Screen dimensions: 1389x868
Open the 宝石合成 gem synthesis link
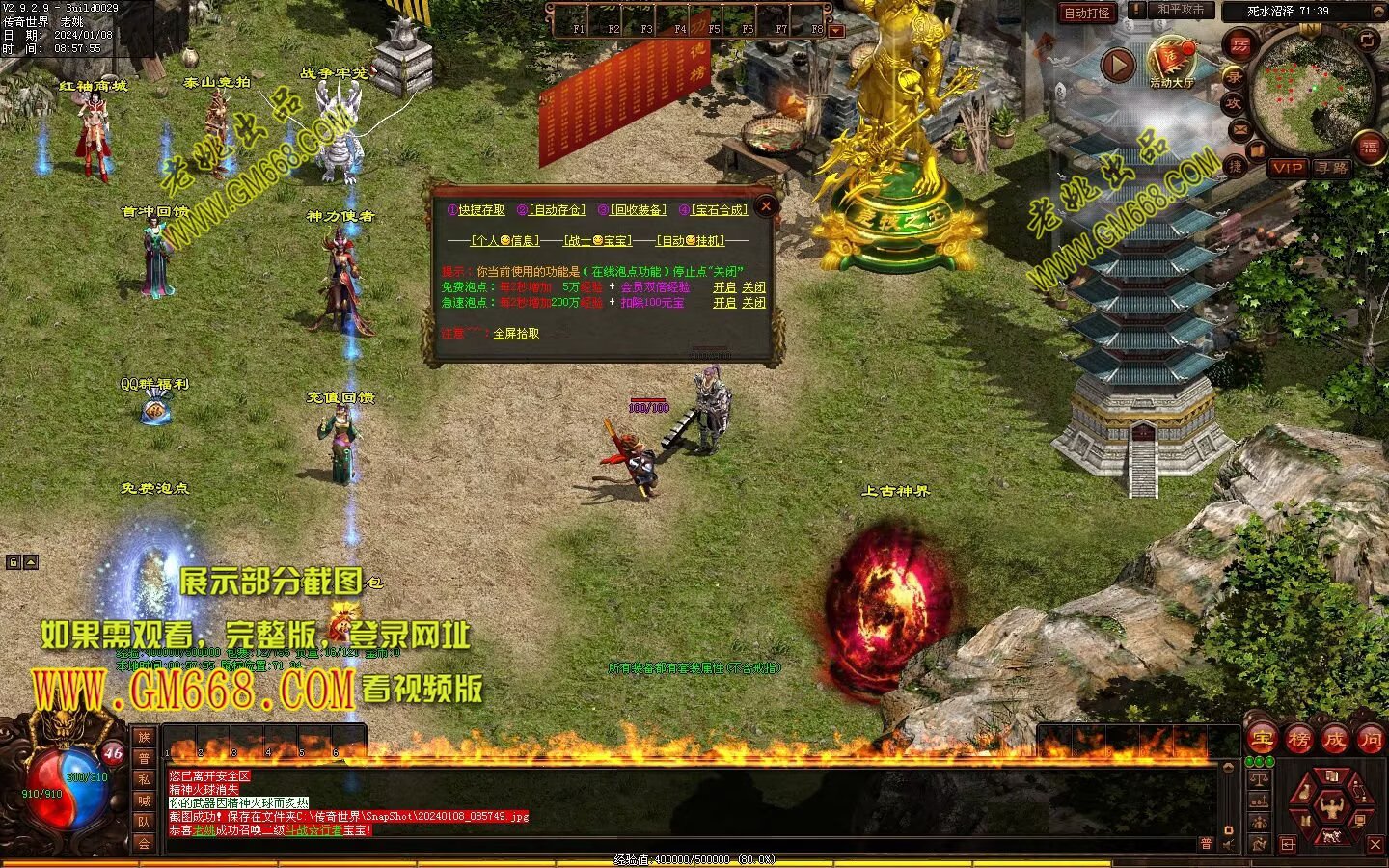pyautogui.click(x=720, y=210)
